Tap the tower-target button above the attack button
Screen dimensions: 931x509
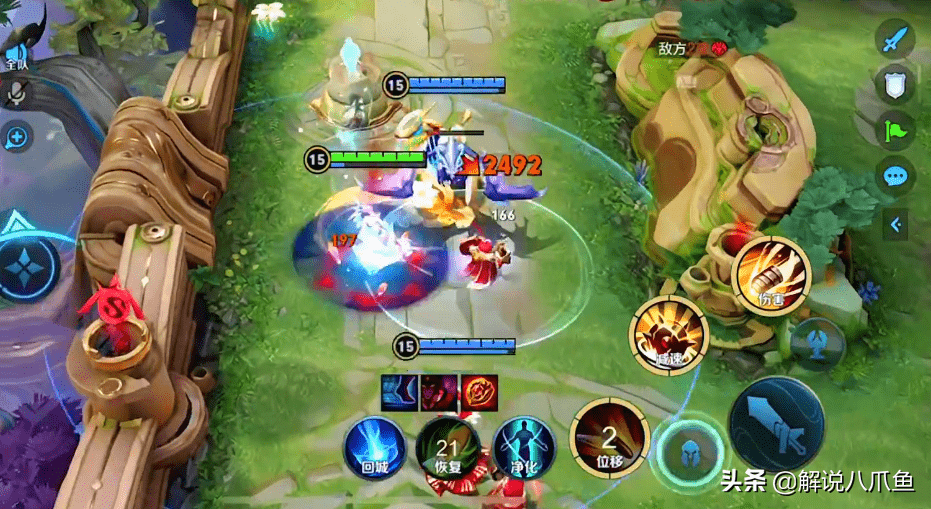(818, 343)
